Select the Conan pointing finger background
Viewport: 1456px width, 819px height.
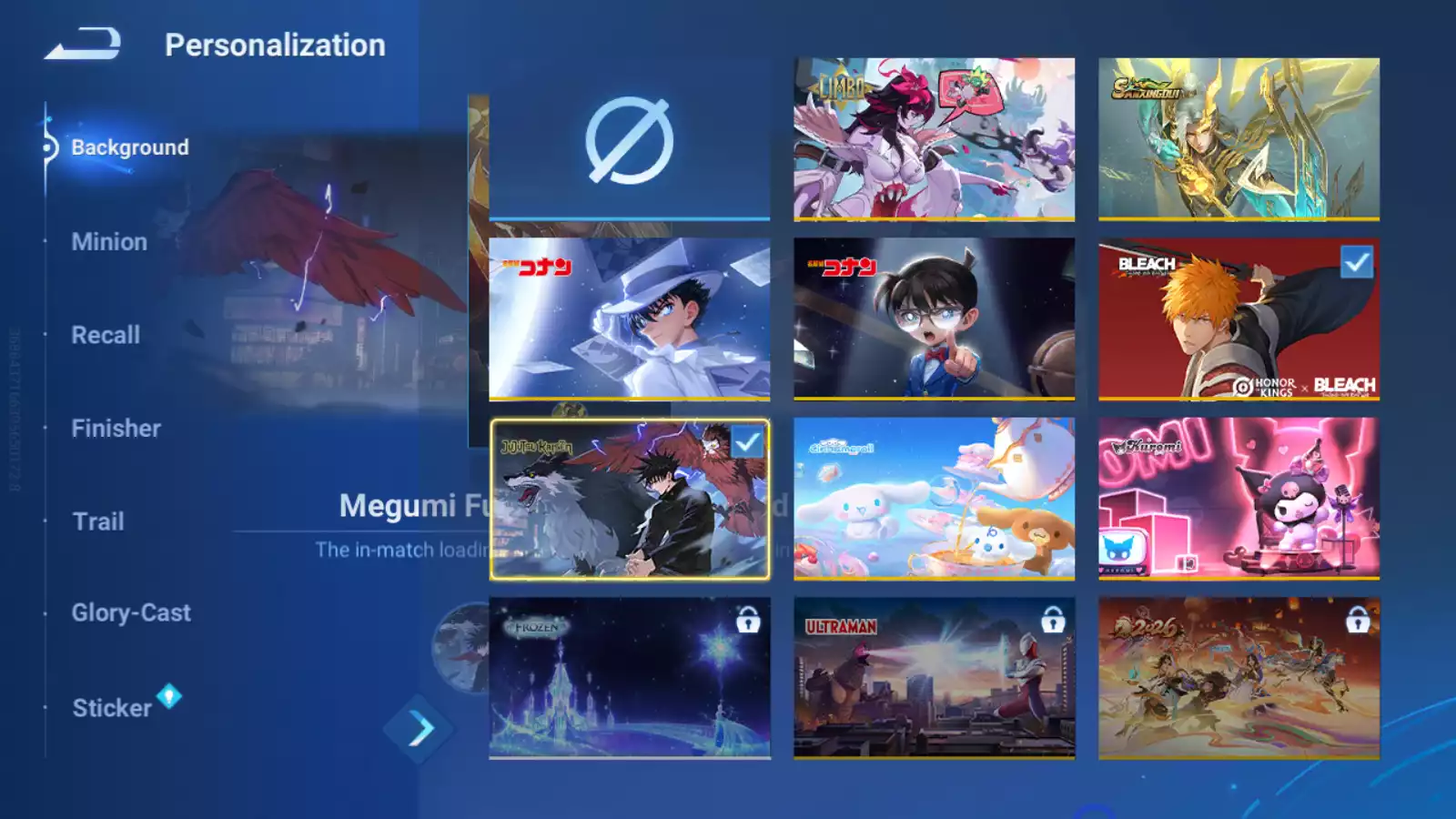click(x=934, y=318)
